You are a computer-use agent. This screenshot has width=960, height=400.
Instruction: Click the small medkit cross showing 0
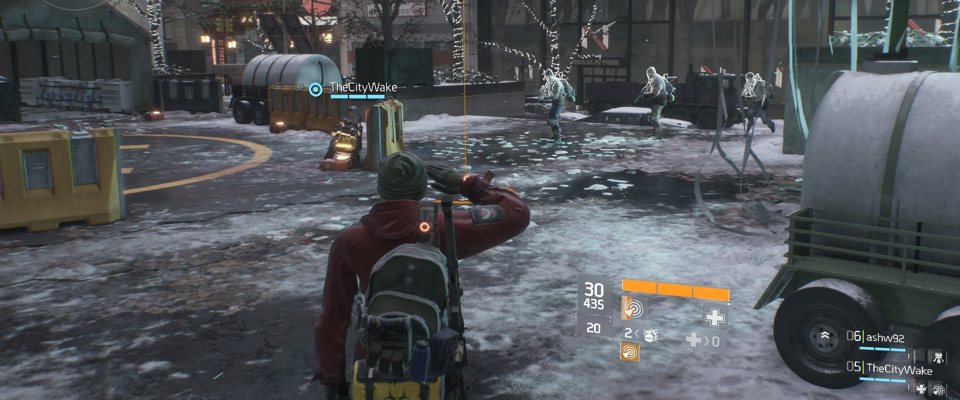coord(692,340)
